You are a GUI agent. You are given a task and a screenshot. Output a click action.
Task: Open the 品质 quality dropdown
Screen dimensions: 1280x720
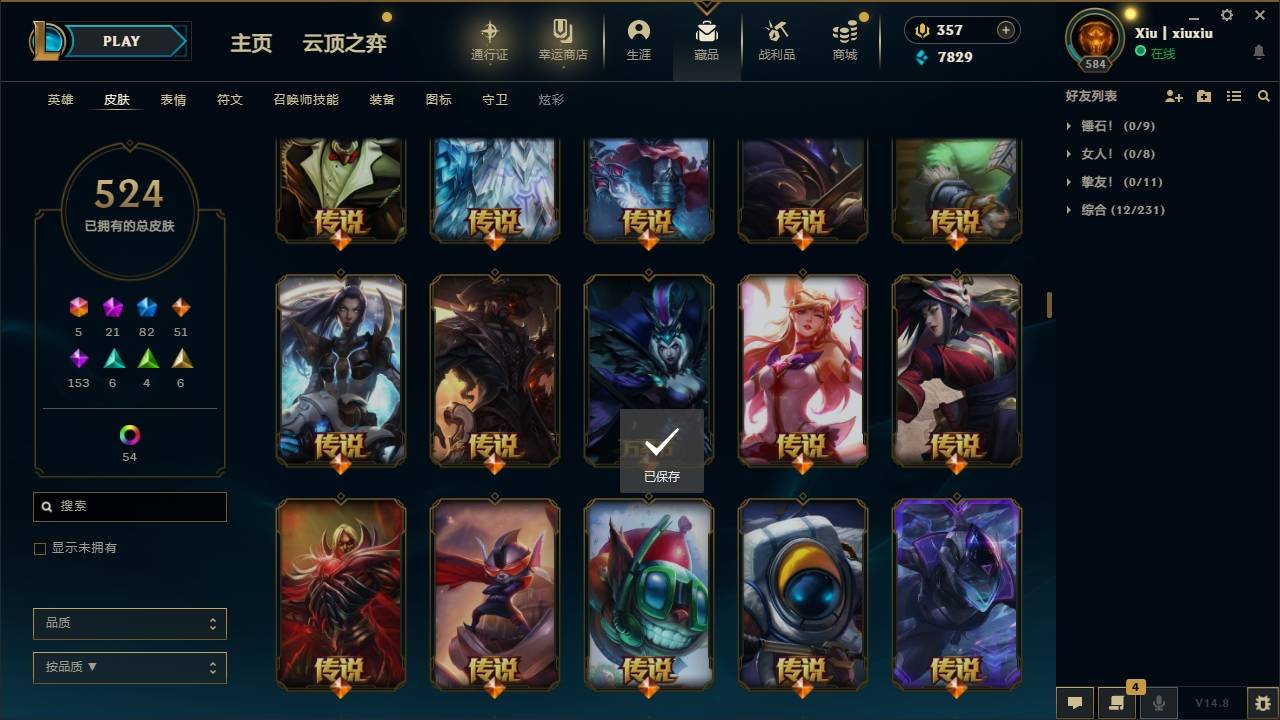point(129,623)
